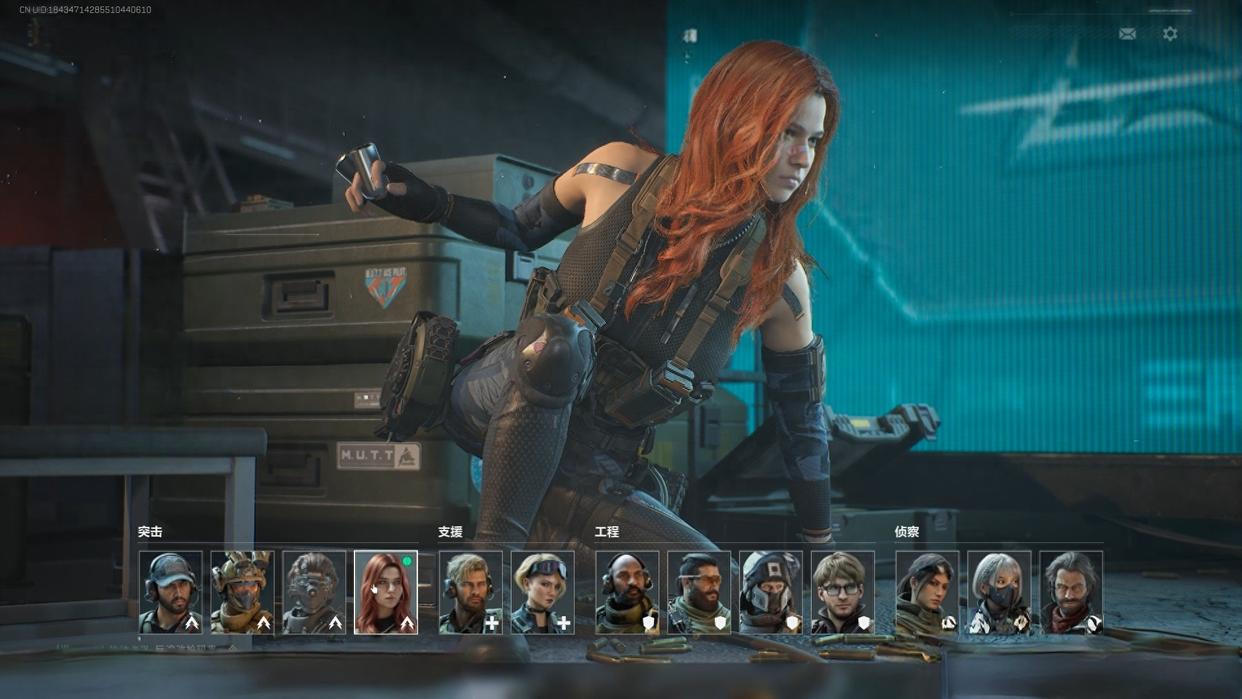
Task: Select the engineer wearing black-rimmed glasses
Action: click(x=843, y=592)
